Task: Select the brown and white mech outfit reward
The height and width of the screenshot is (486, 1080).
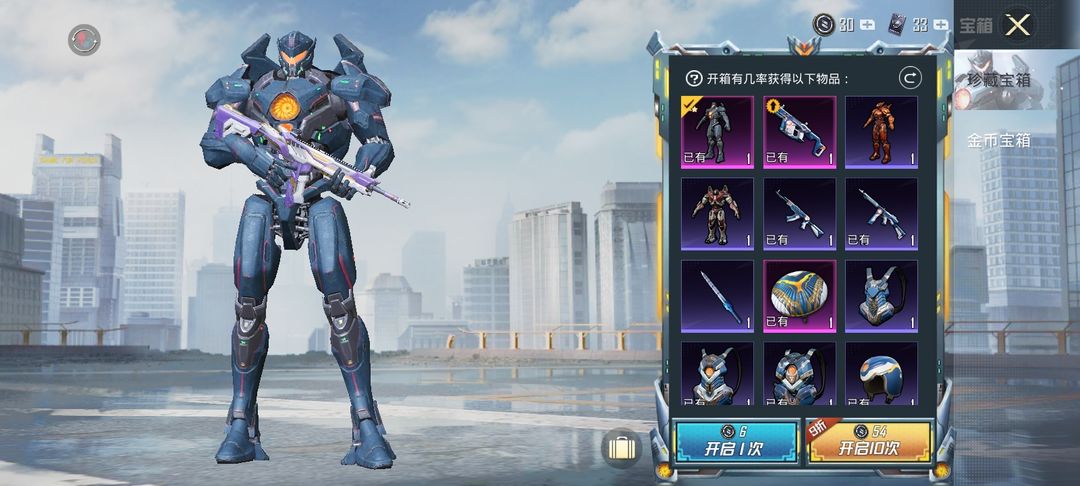Action: pyautogui.click(x=717, y=213)
